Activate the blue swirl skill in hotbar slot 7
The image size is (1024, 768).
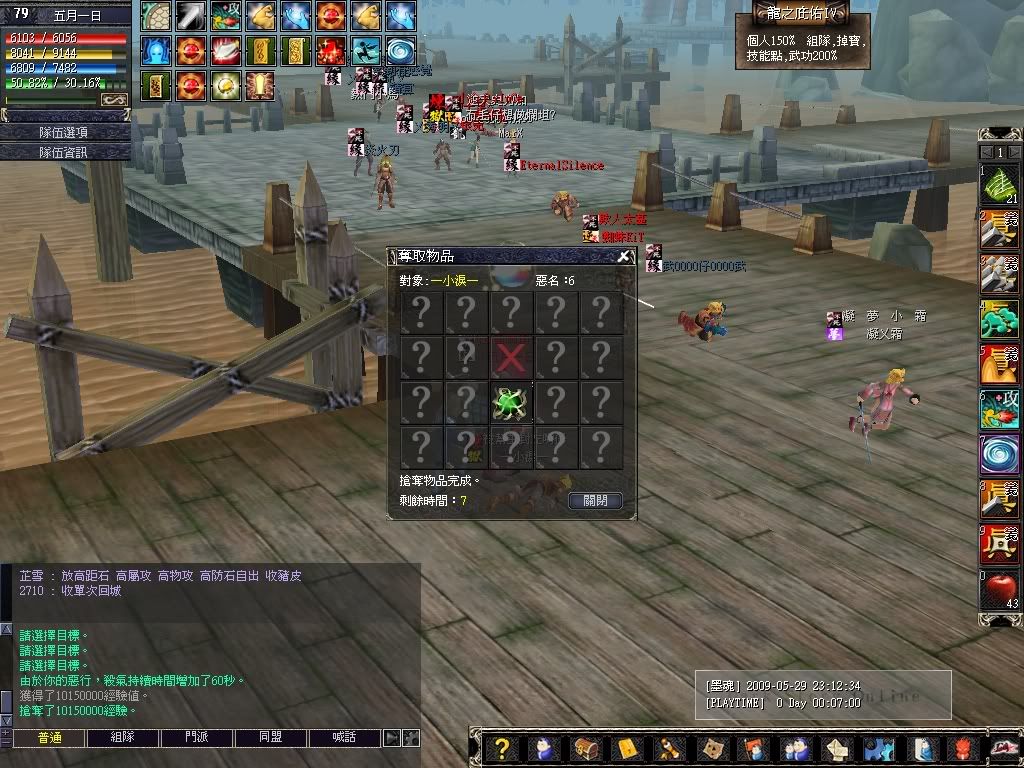pyautogui.click(x=998, y=454)
